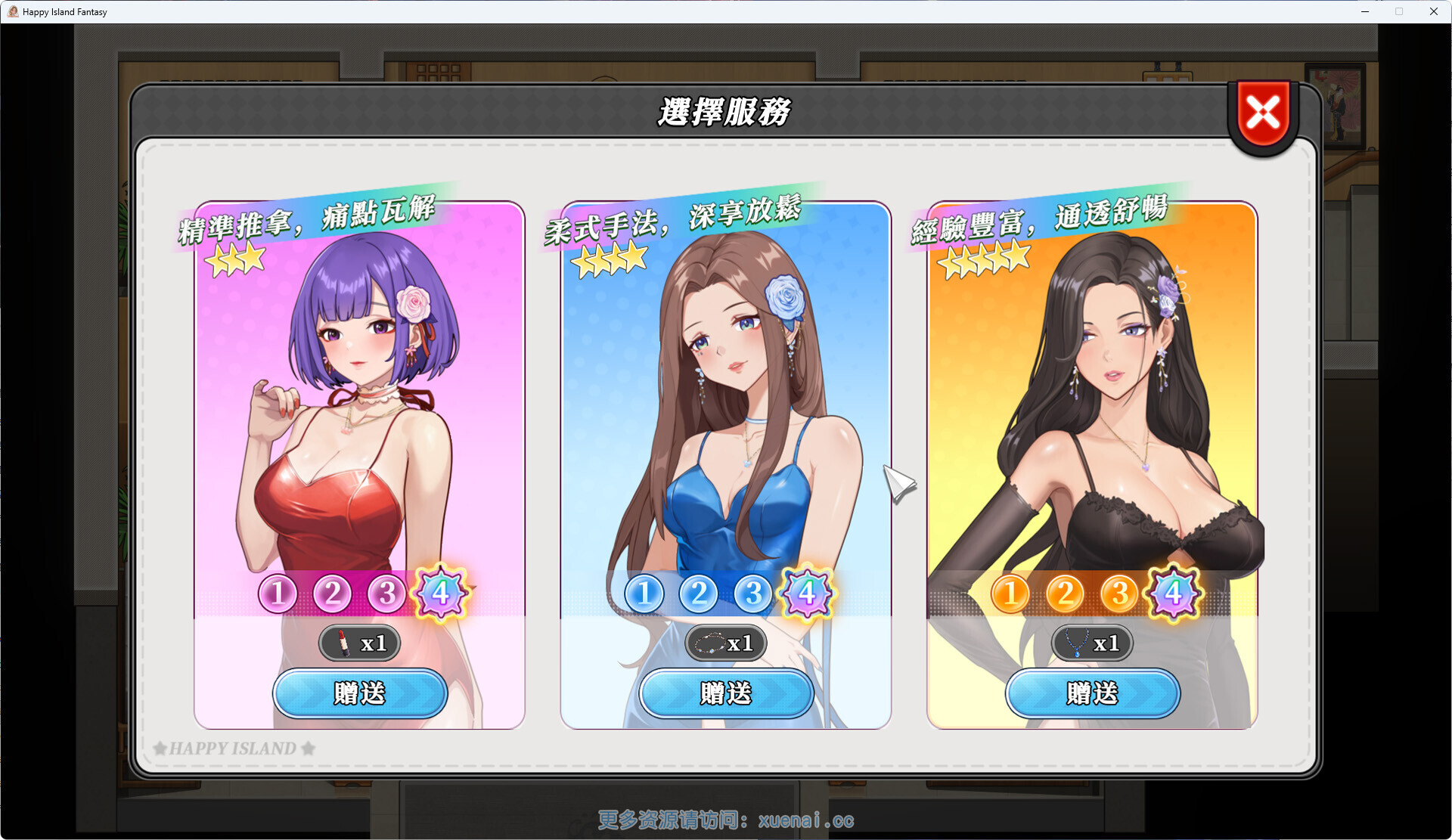Select stage 3 on the orange card
The height and width of the screenshot is (840, 1452).
point(1119,594)
